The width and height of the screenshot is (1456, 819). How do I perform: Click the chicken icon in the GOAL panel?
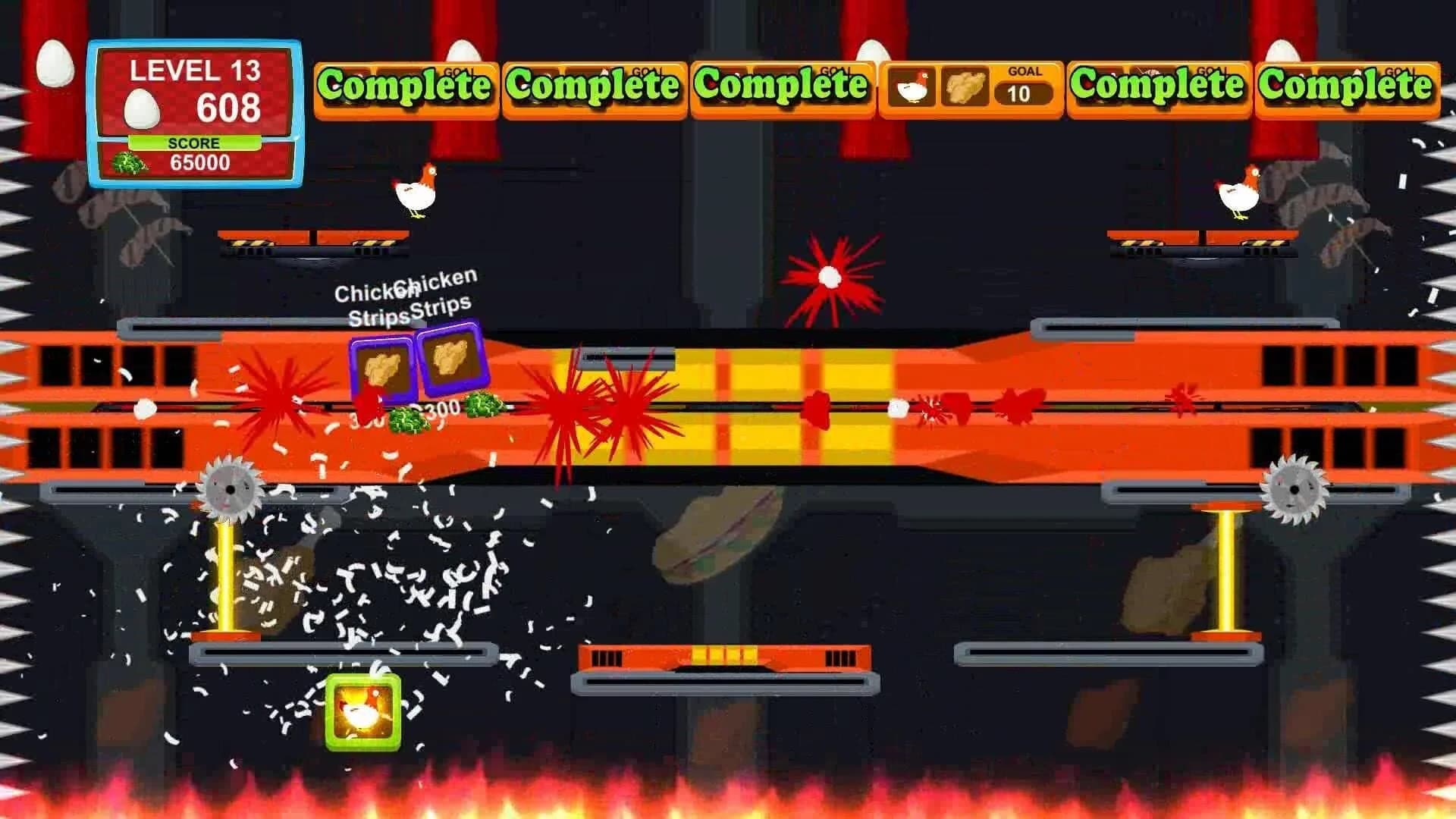[x=912, y=88]
